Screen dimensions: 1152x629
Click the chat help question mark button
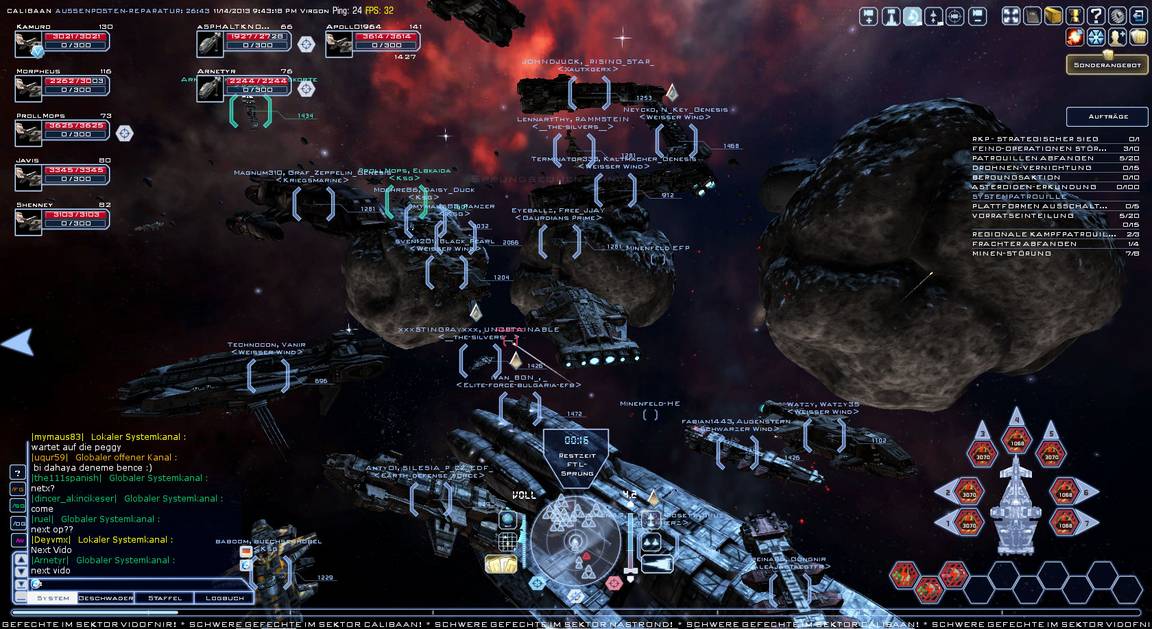[17, 472]
